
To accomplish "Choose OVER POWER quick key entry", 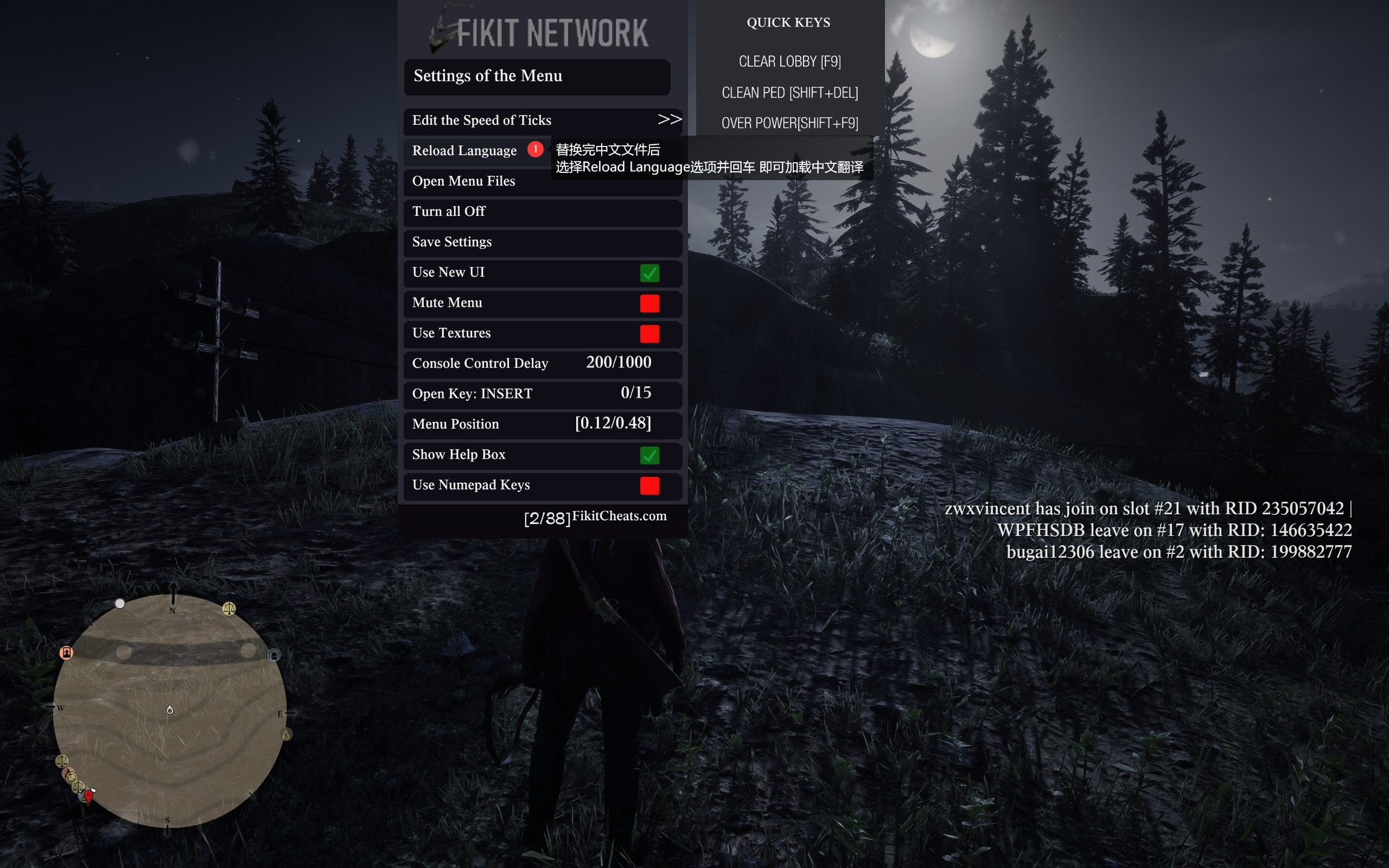I will [789, 124].
